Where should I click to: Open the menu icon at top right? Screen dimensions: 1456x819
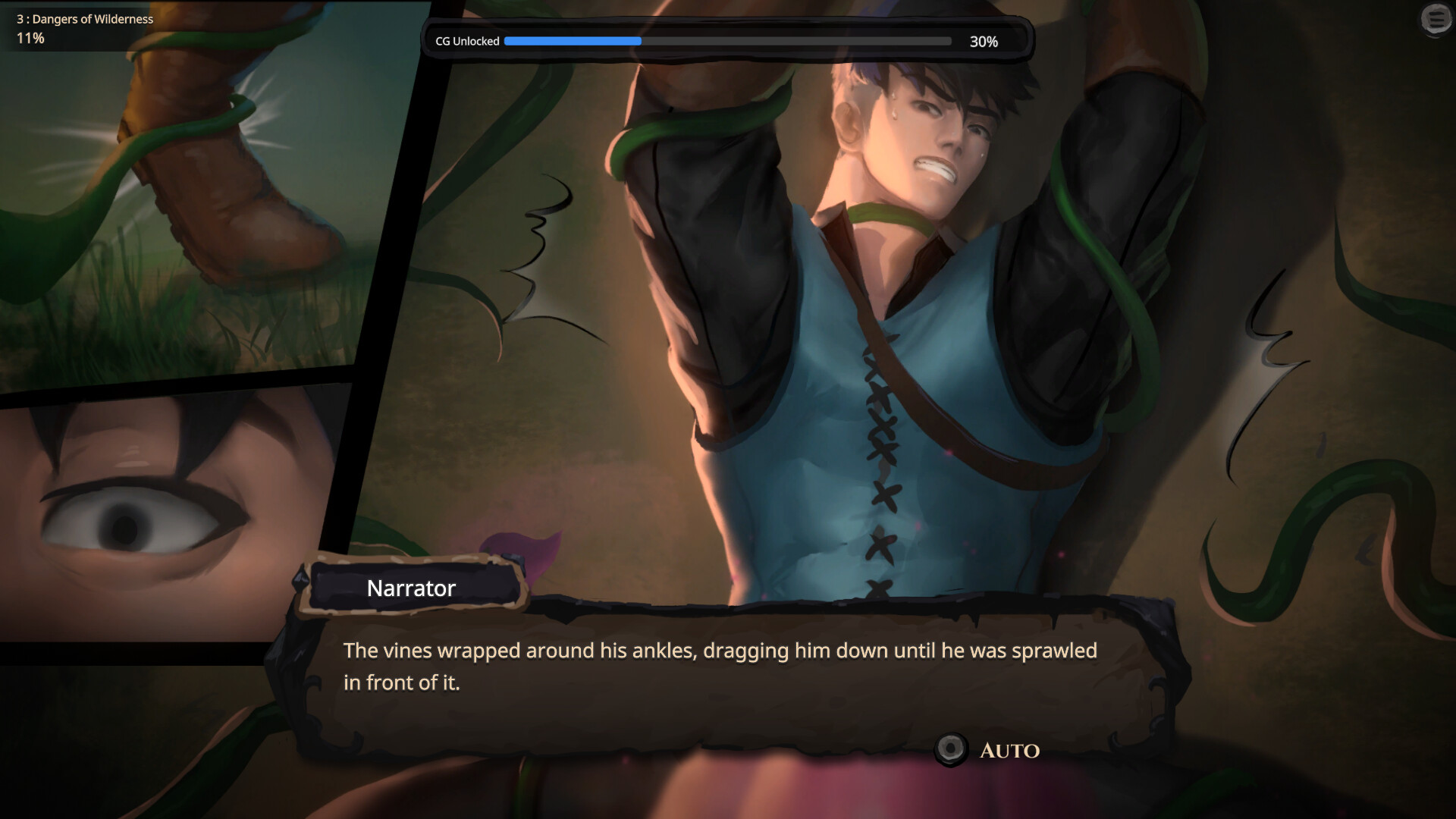pyautogui.click(x=1436, y=19)
